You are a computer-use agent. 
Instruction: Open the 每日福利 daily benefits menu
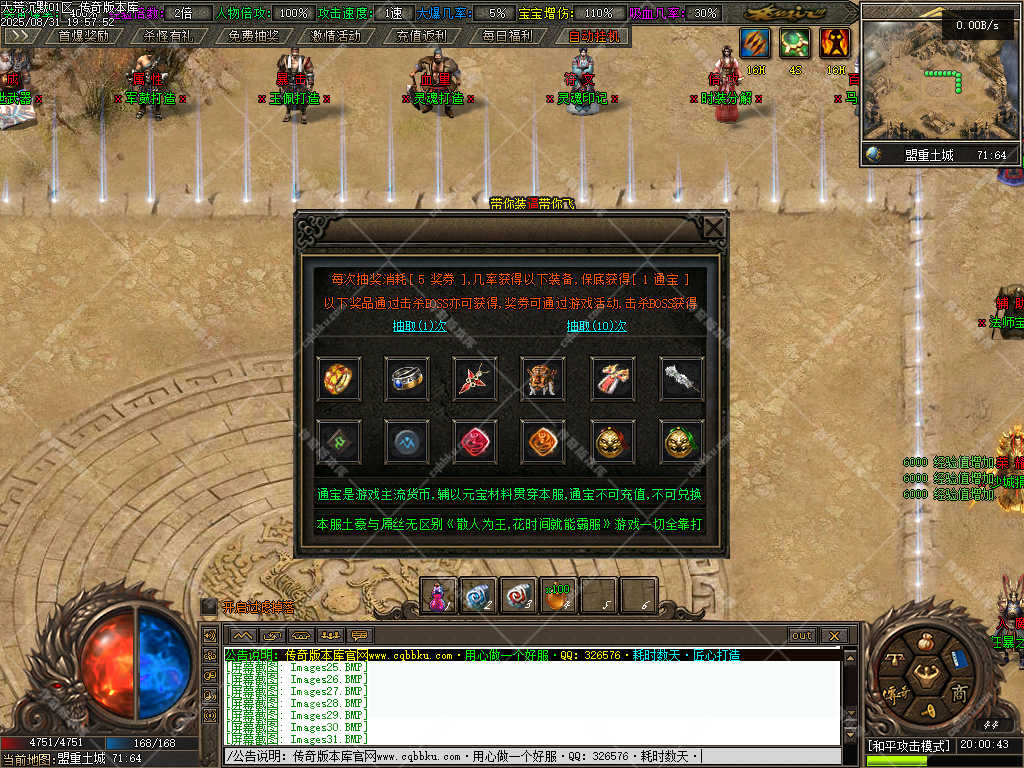click(506, 35)
